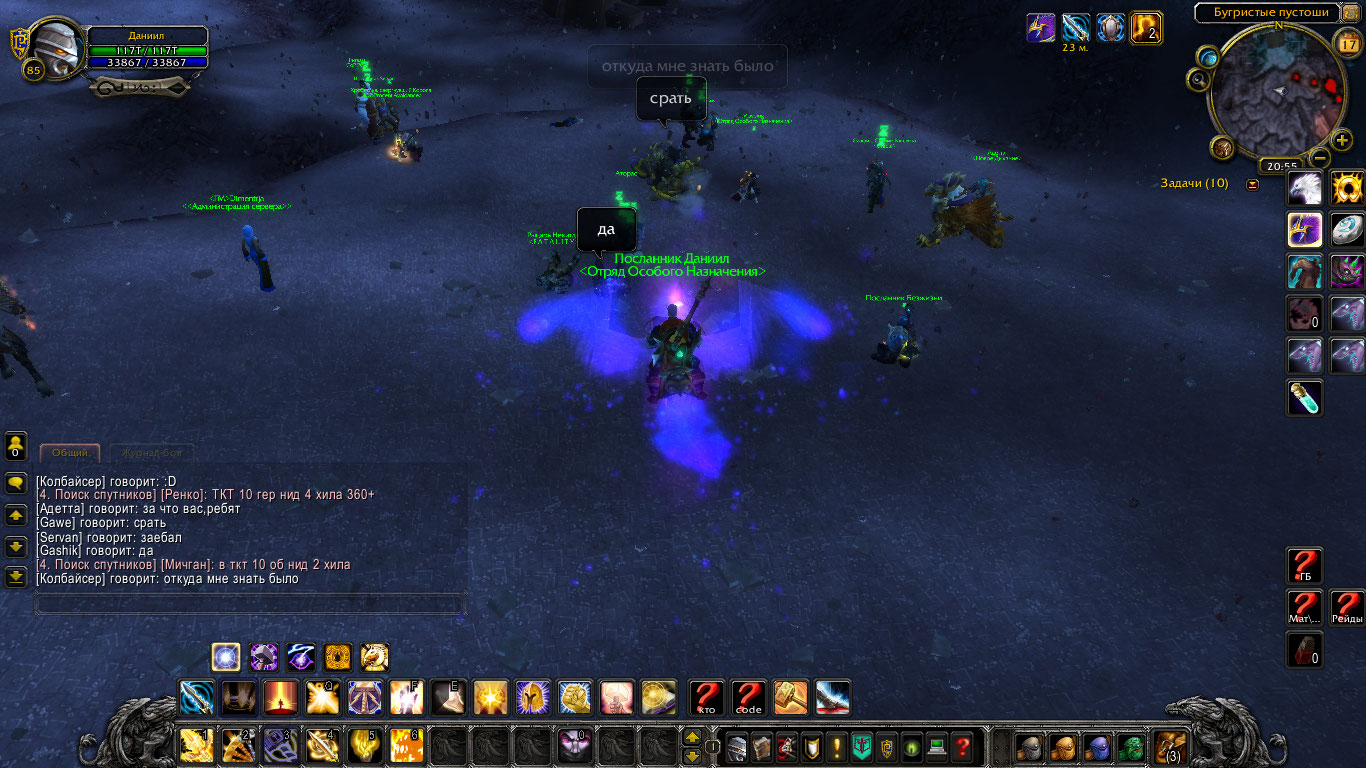This screenshot has width=1366, height=768.
Task: Activate the macro labeled "code"
Action: pyautogui.click(x=749, y=697)
